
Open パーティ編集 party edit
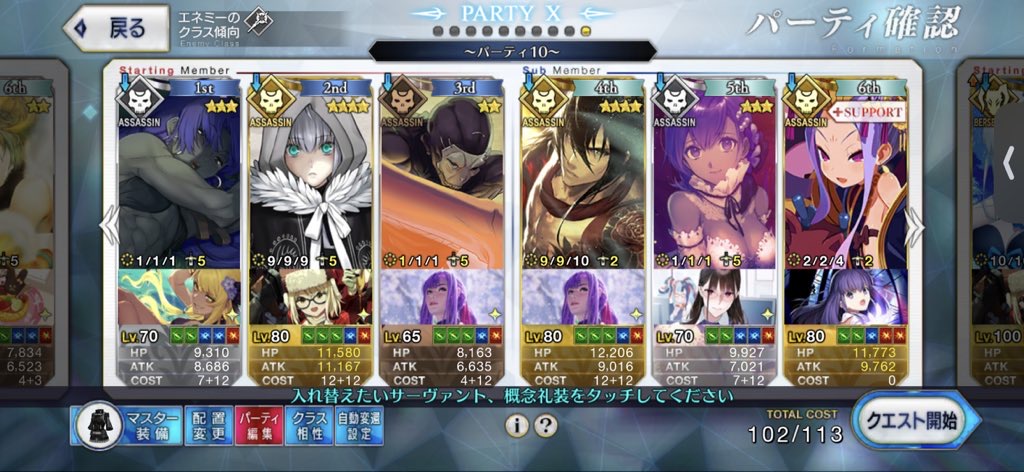pyautogui.click(x=257, y=425)
